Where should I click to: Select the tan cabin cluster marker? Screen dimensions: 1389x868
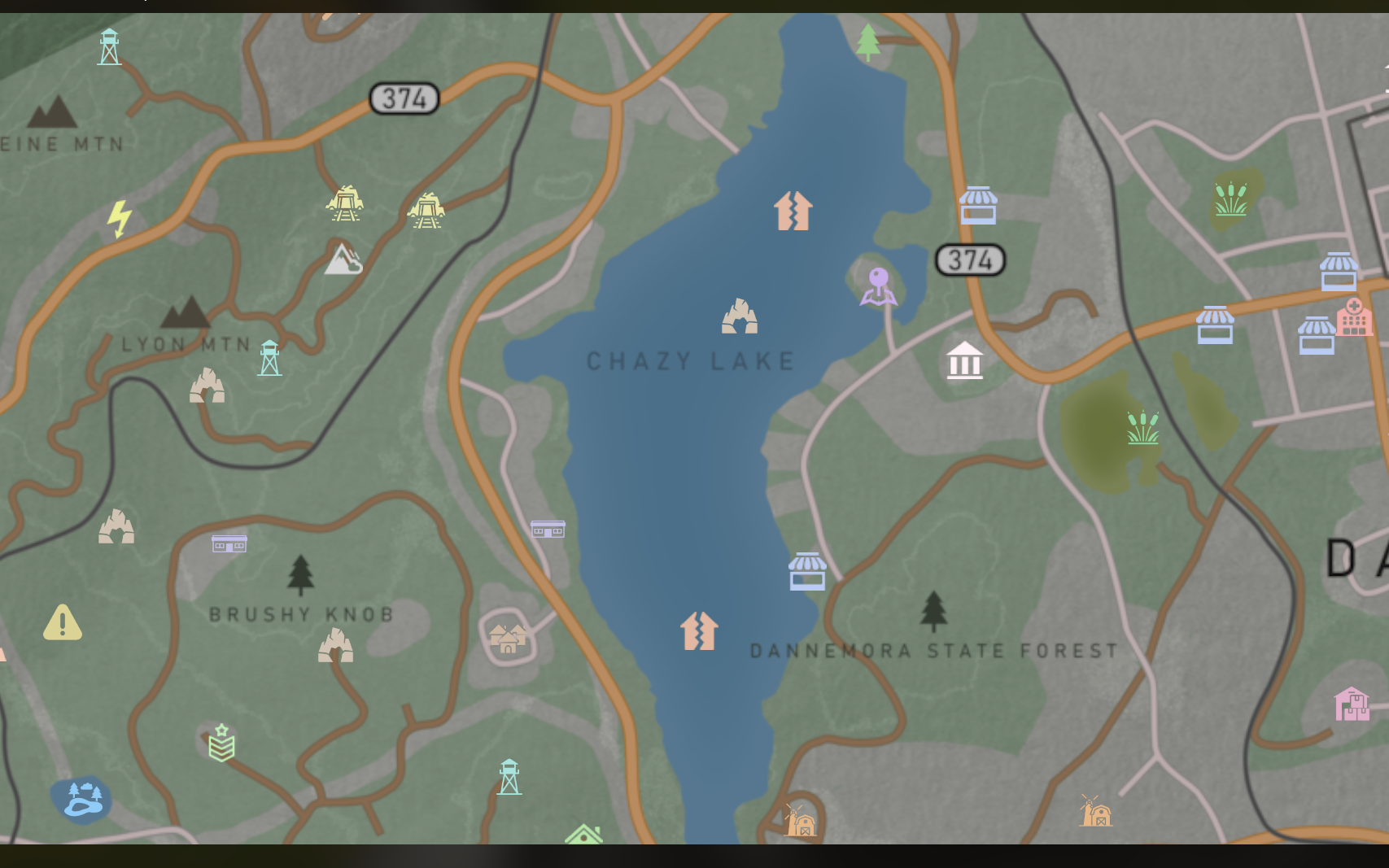tap(508, 639)
